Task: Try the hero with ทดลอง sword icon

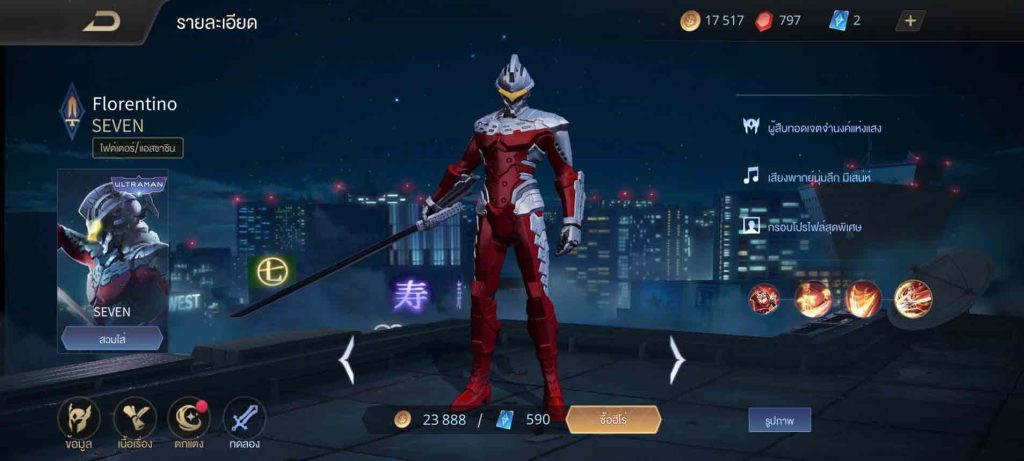Action: [x=243, y=418]
